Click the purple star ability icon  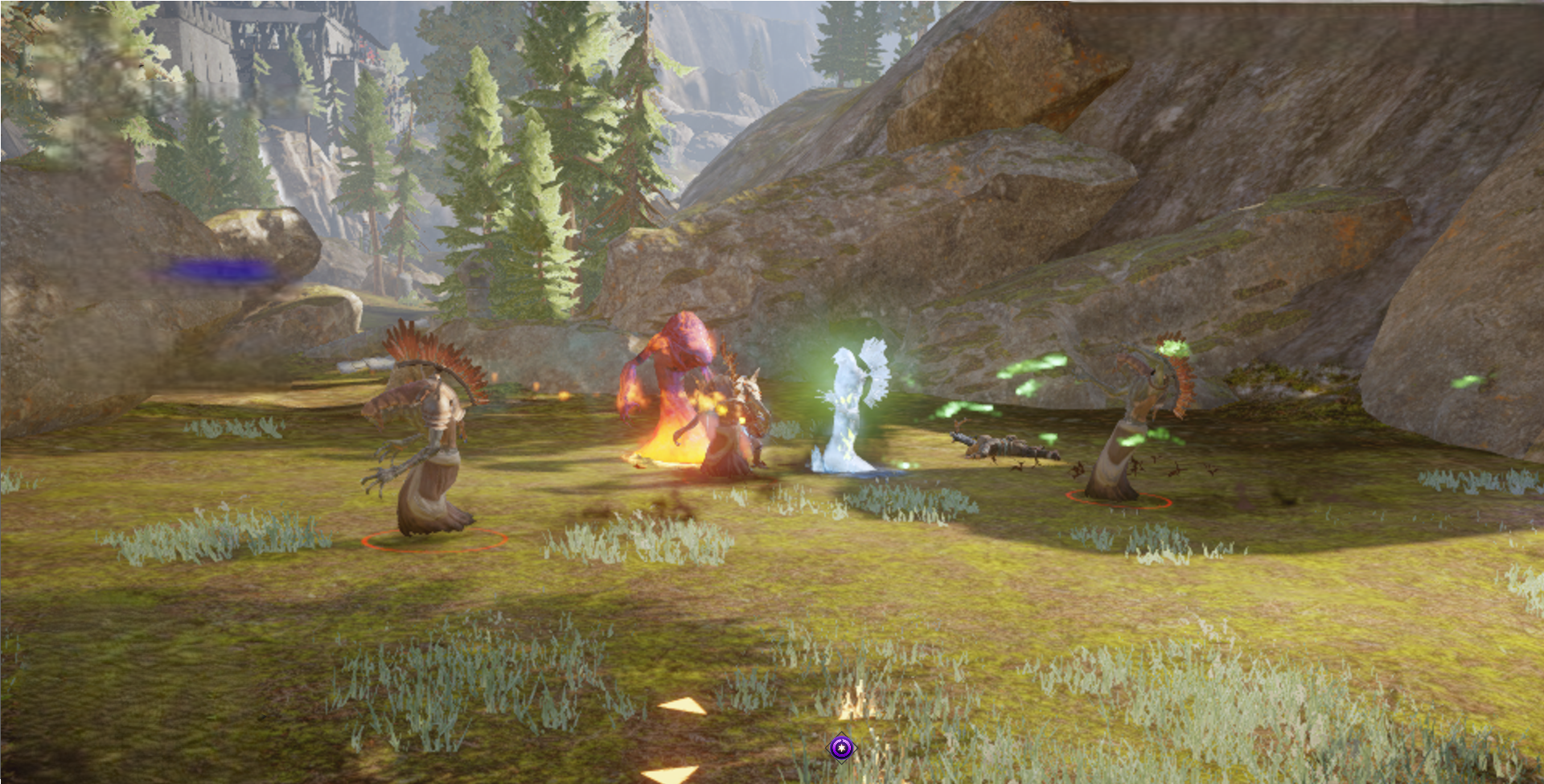click(x=841, y=749)
